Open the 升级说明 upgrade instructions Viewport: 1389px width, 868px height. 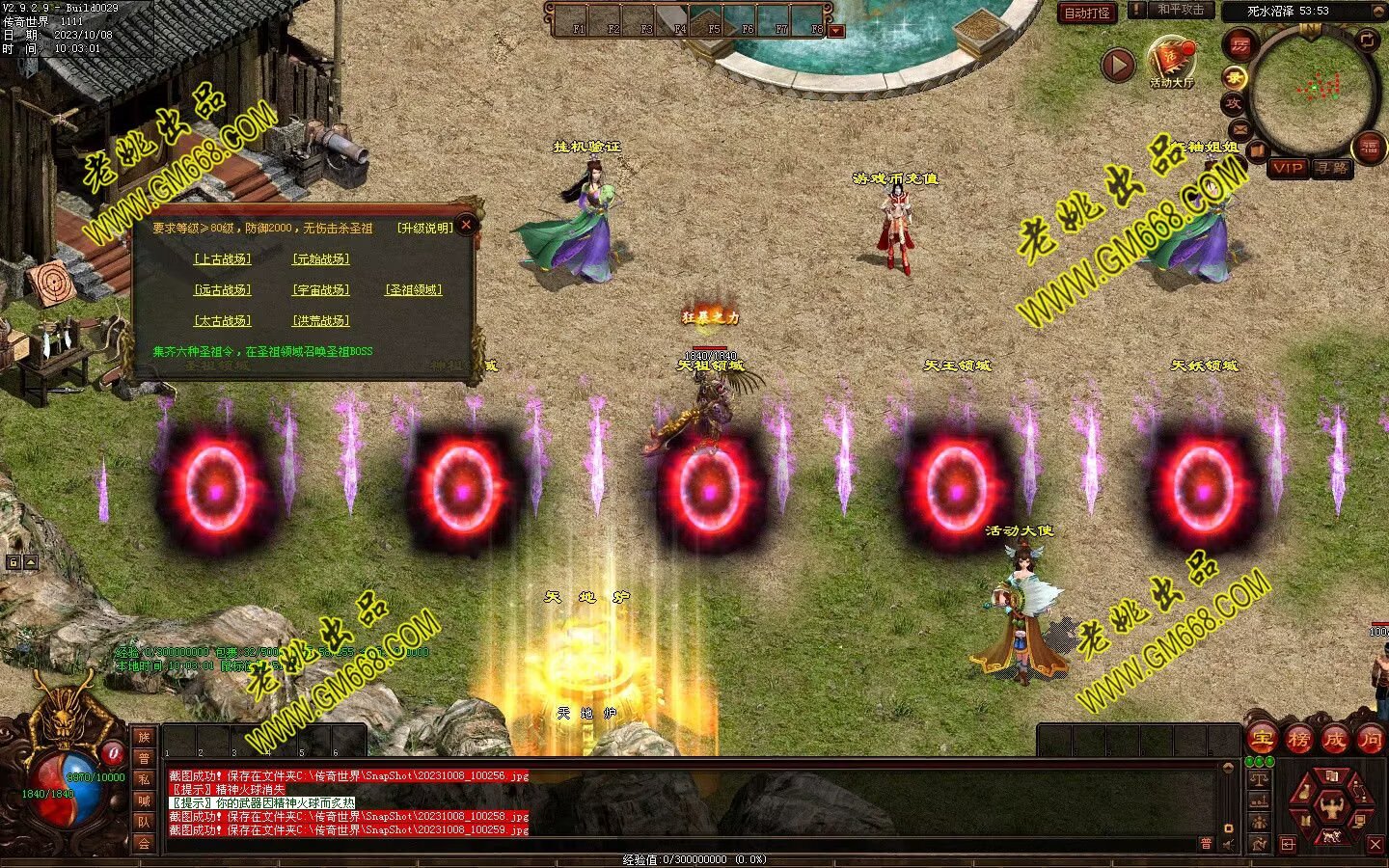pyautogui.click(x=424, y=229)
